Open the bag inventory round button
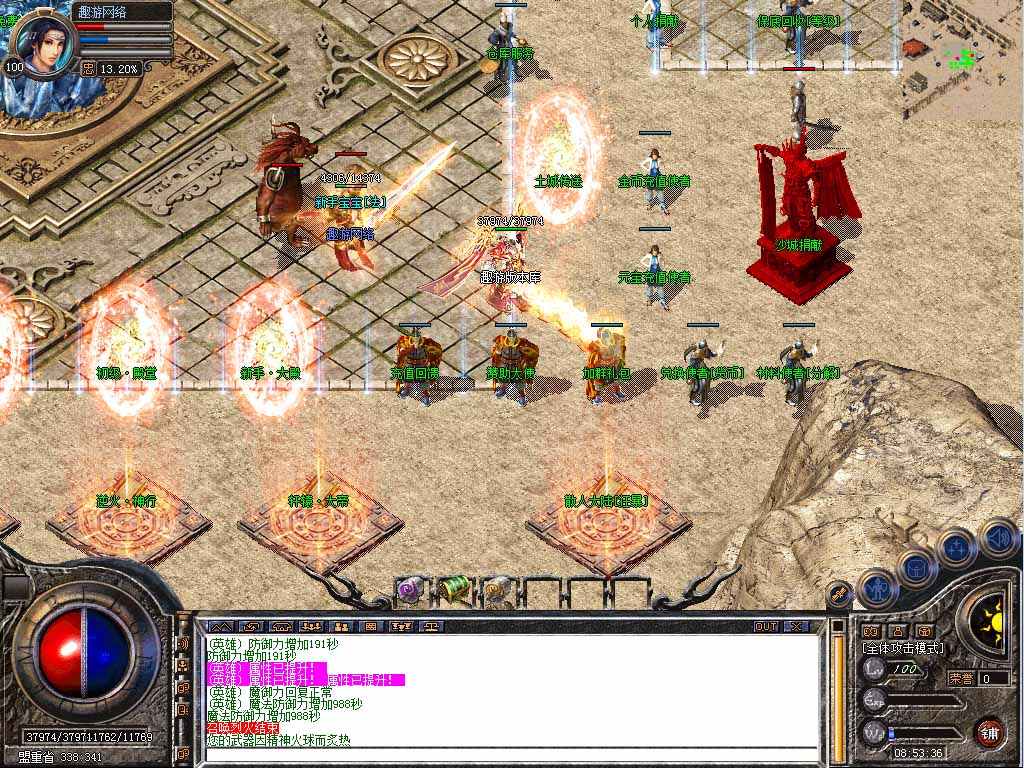This screenshot has width=1024, height=768. point(916,566)
